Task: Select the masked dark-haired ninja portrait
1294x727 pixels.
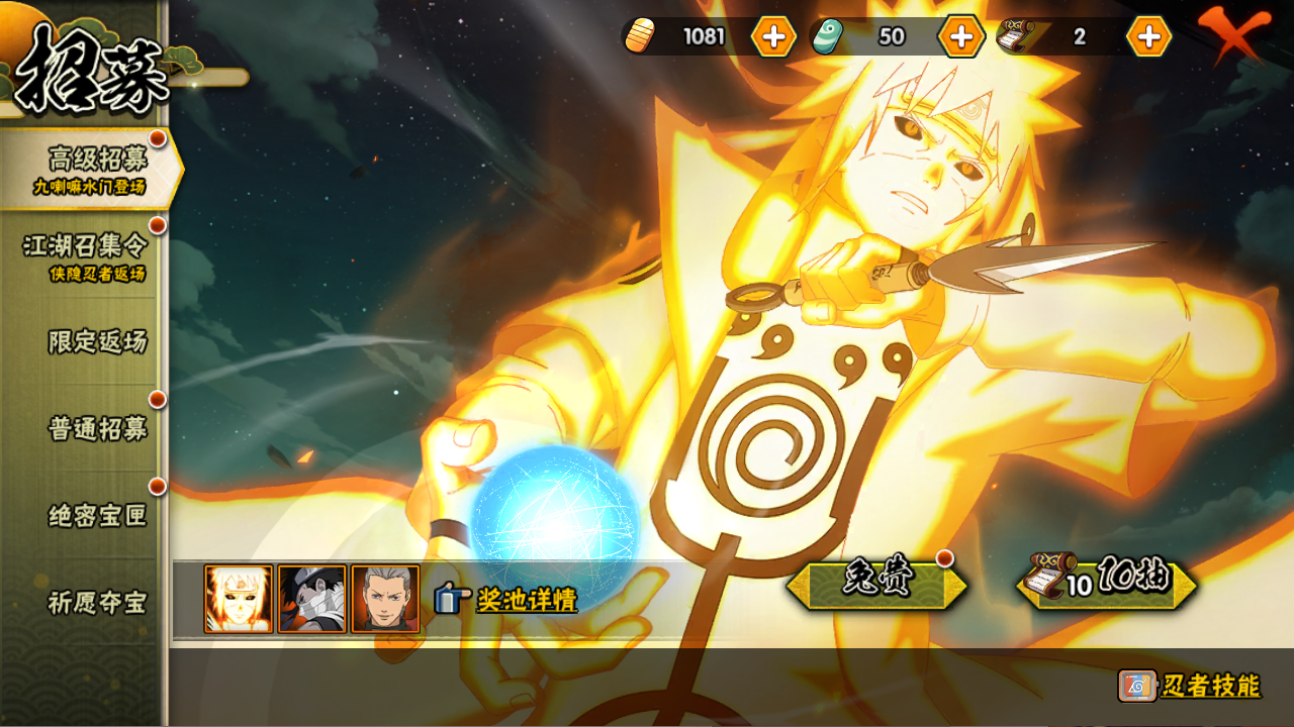Action: click(312, 599)
